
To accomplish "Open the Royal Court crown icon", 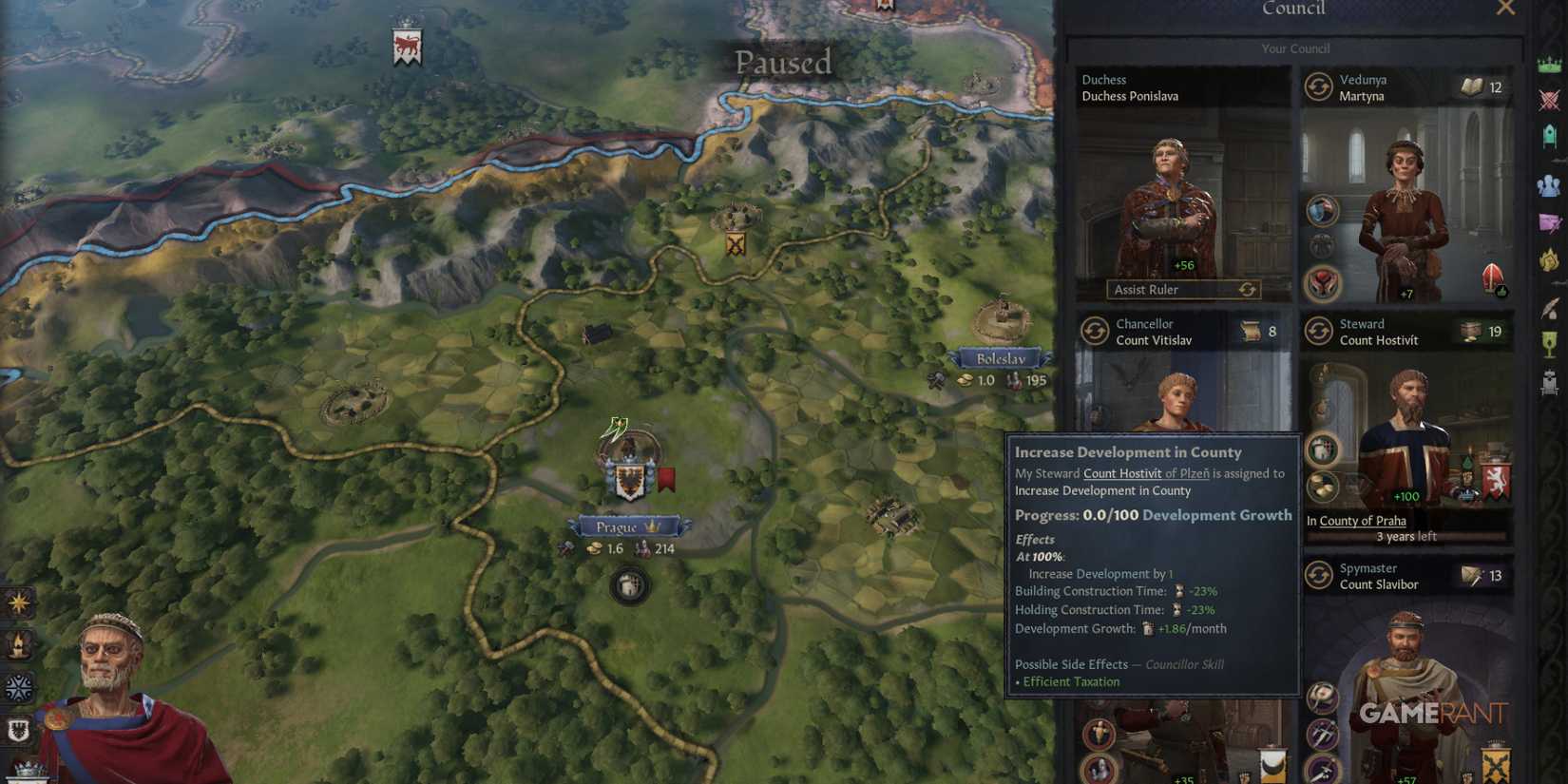I will [1549, 61].
